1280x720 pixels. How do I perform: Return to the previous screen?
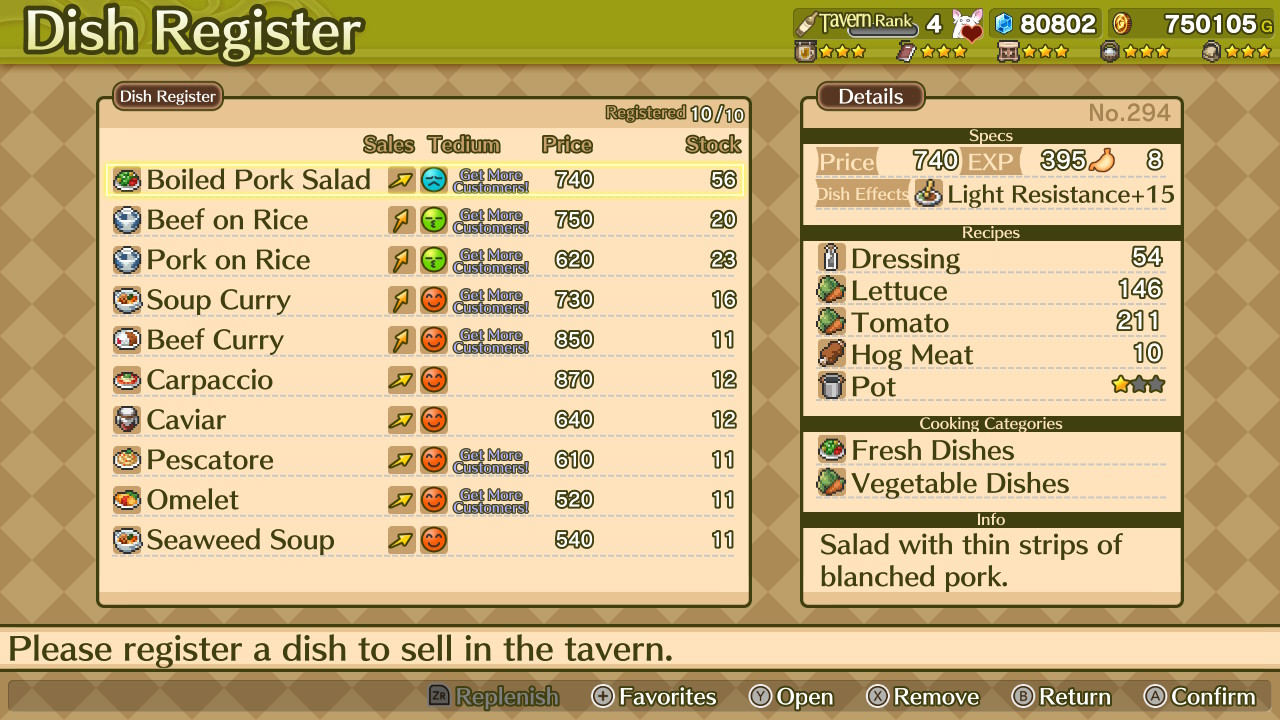[x=1061, y=697]
